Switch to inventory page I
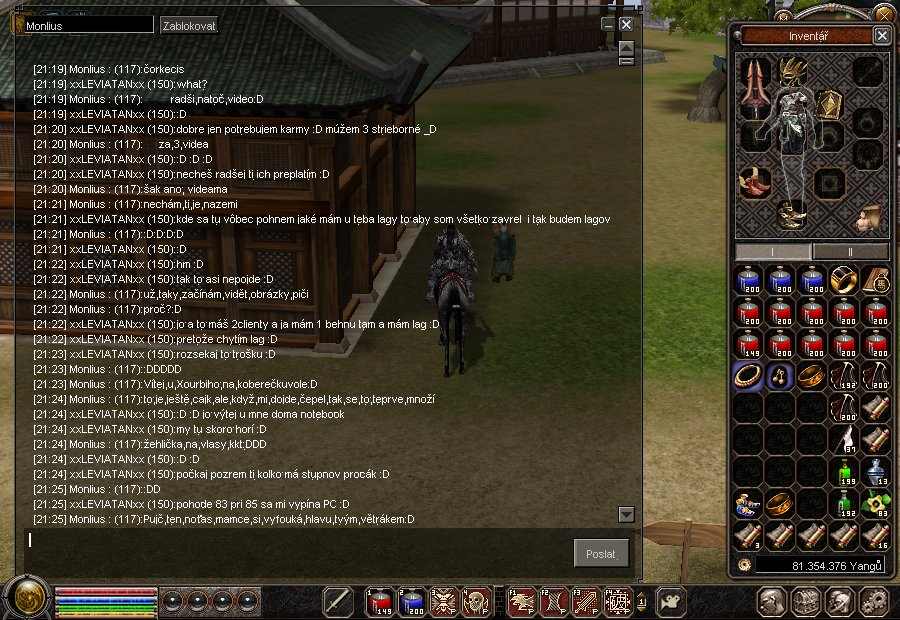The width and height of the screenshot is (900, 620). (773, 250)
